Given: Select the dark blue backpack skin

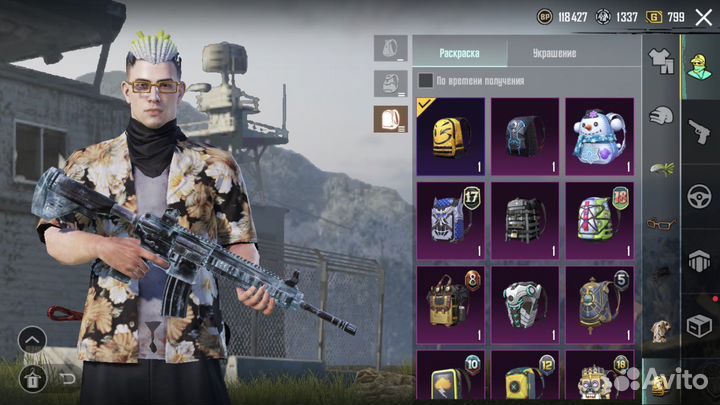Looking at the screenshot, I should [x=525, y=136].
